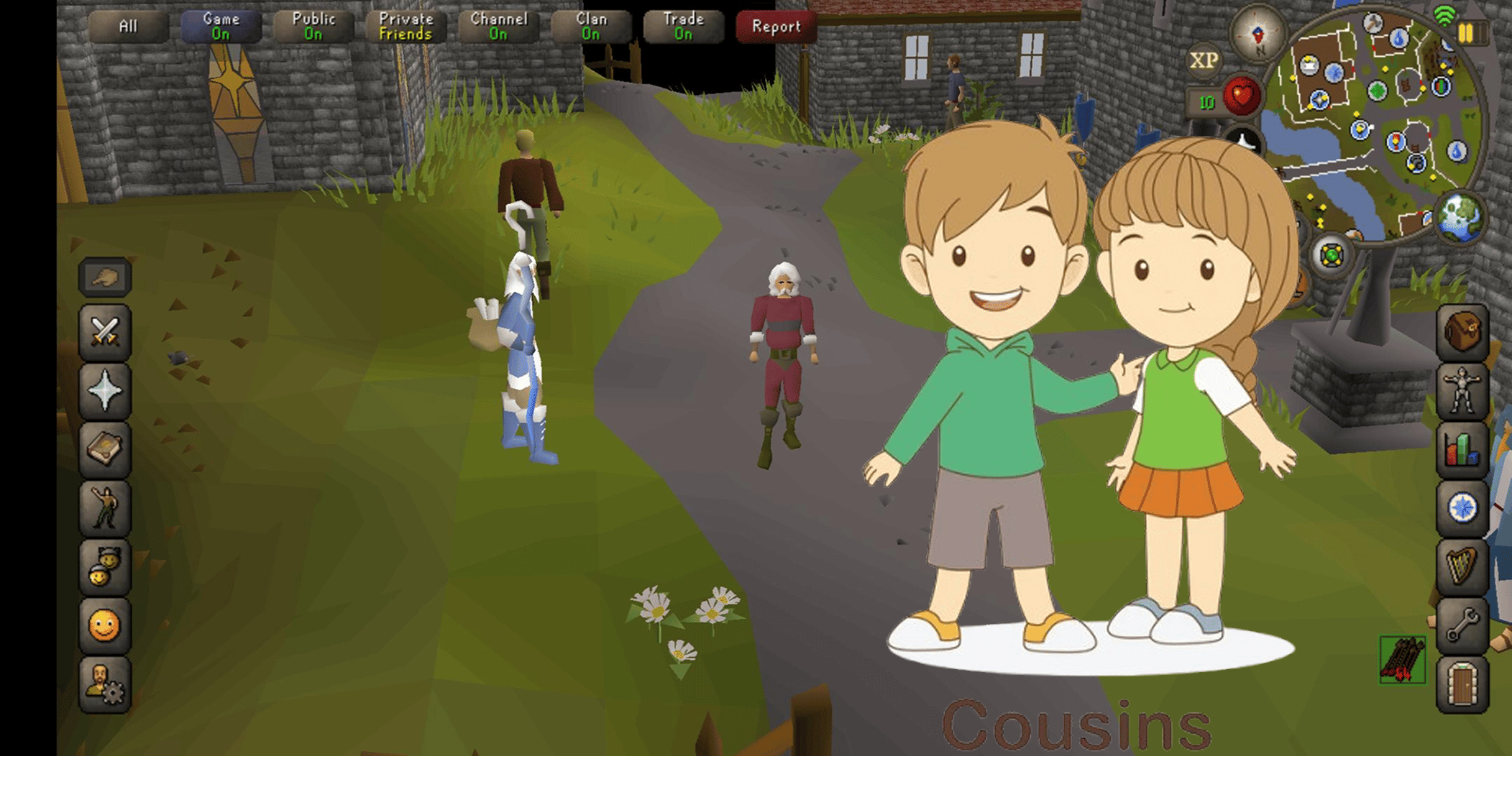Open account management person-with-gear icon
Viewport: 1512px width, 805px height.
pos(105,684)
